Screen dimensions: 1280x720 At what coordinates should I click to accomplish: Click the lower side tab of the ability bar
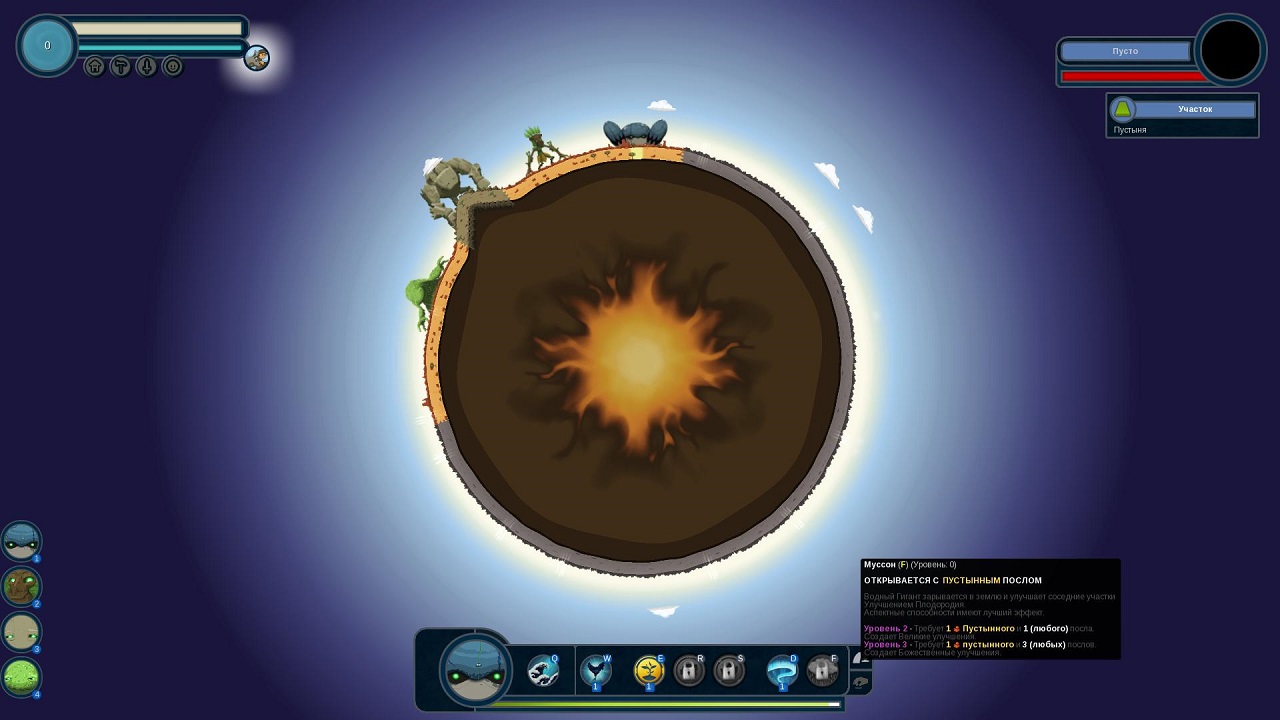point(860,682)
